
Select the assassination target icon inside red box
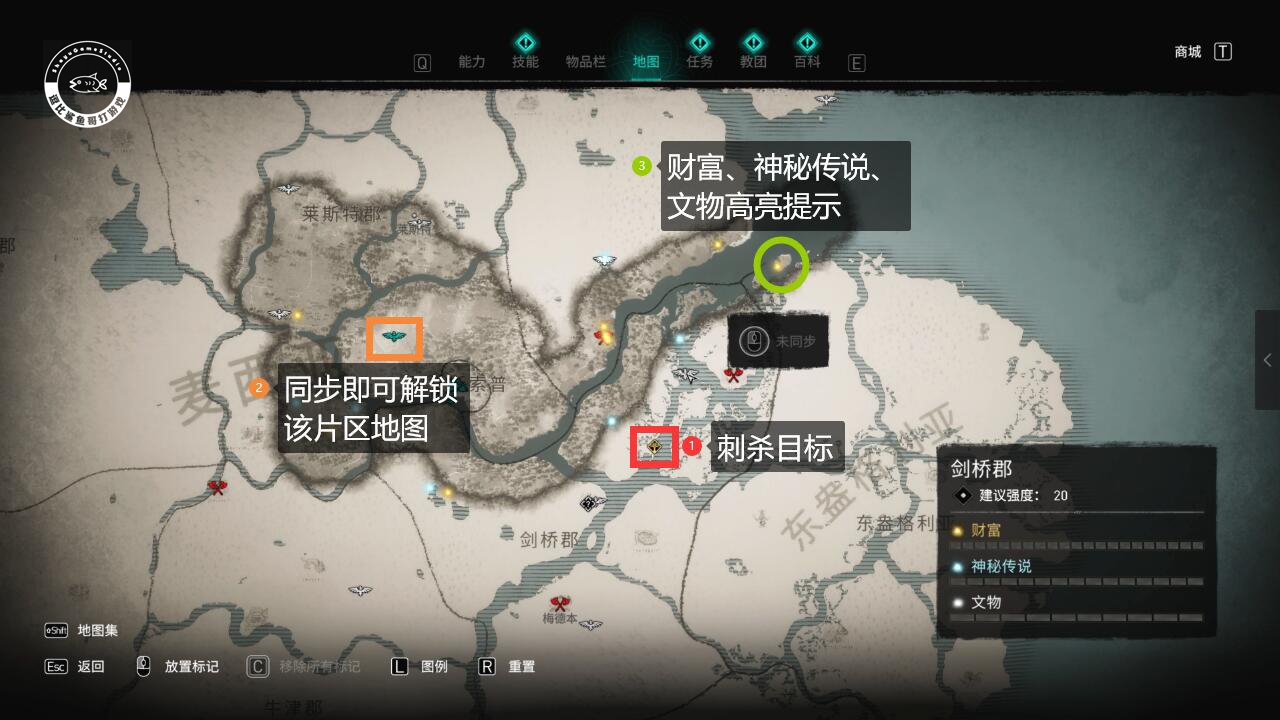pyautogui.click(x=654, y=446)
